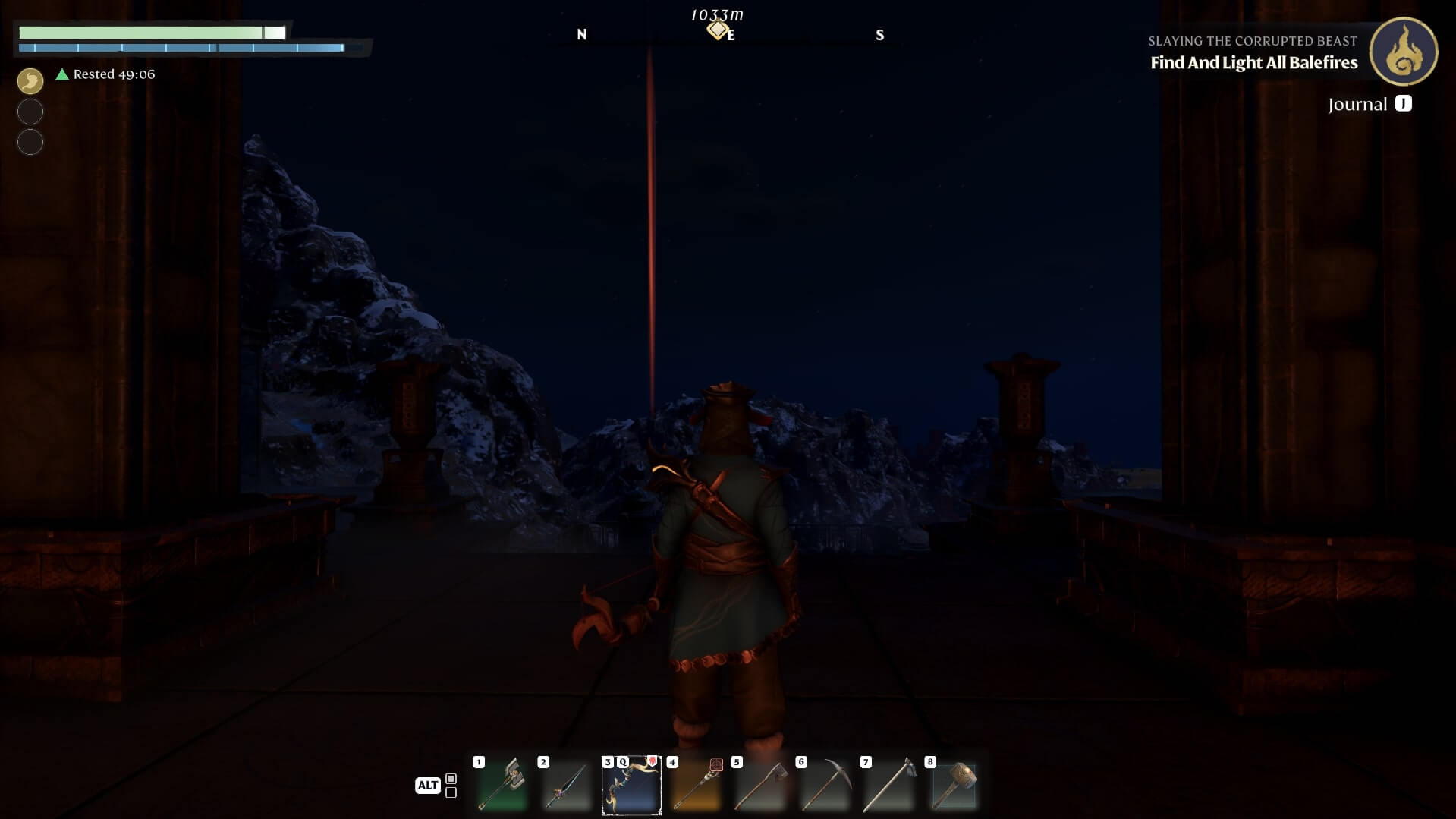Open the Journal

(x=1369, y=104)
